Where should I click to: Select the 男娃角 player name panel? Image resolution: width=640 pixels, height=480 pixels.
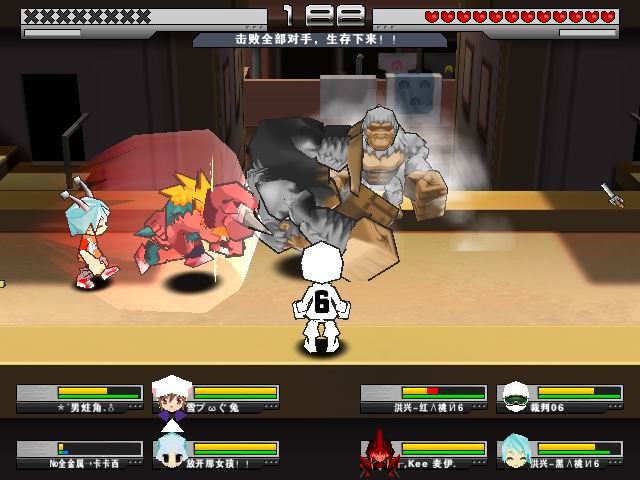pos(80,399)
